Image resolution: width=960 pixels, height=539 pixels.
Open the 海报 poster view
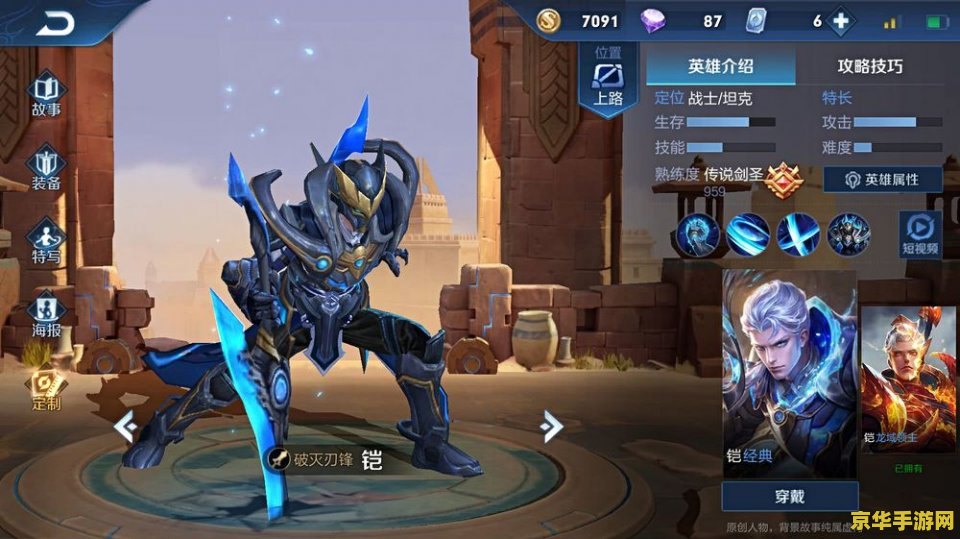tap(47, 313)
